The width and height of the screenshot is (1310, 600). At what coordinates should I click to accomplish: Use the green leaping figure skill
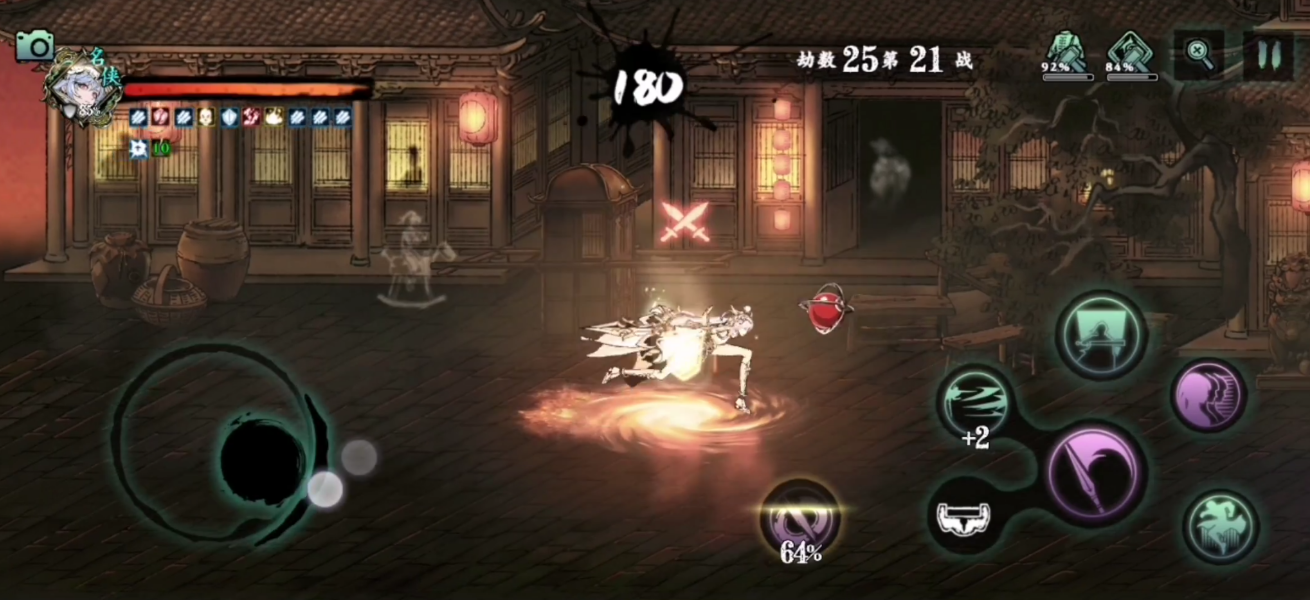1222,526
